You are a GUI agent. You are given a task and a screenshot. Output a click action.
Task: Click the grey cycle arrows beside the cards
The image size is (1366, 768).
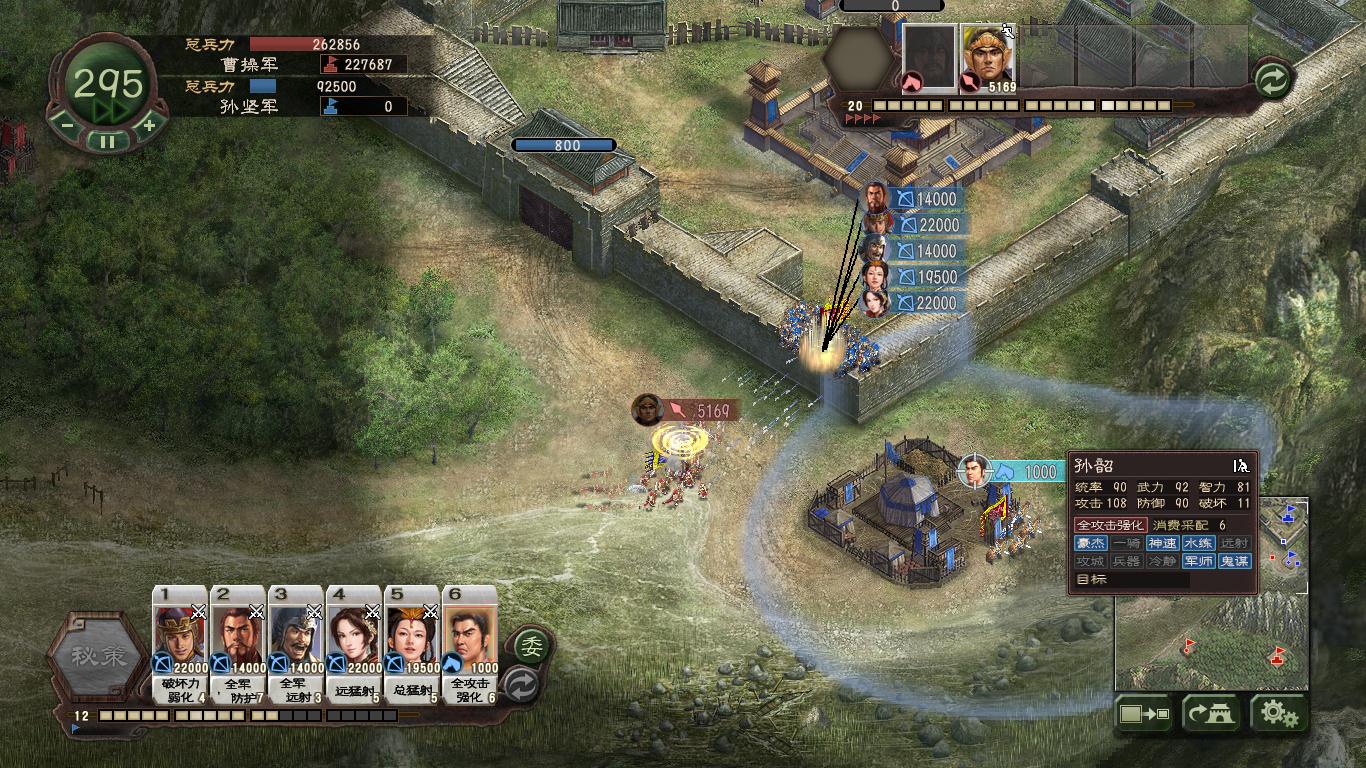(521, 686)
